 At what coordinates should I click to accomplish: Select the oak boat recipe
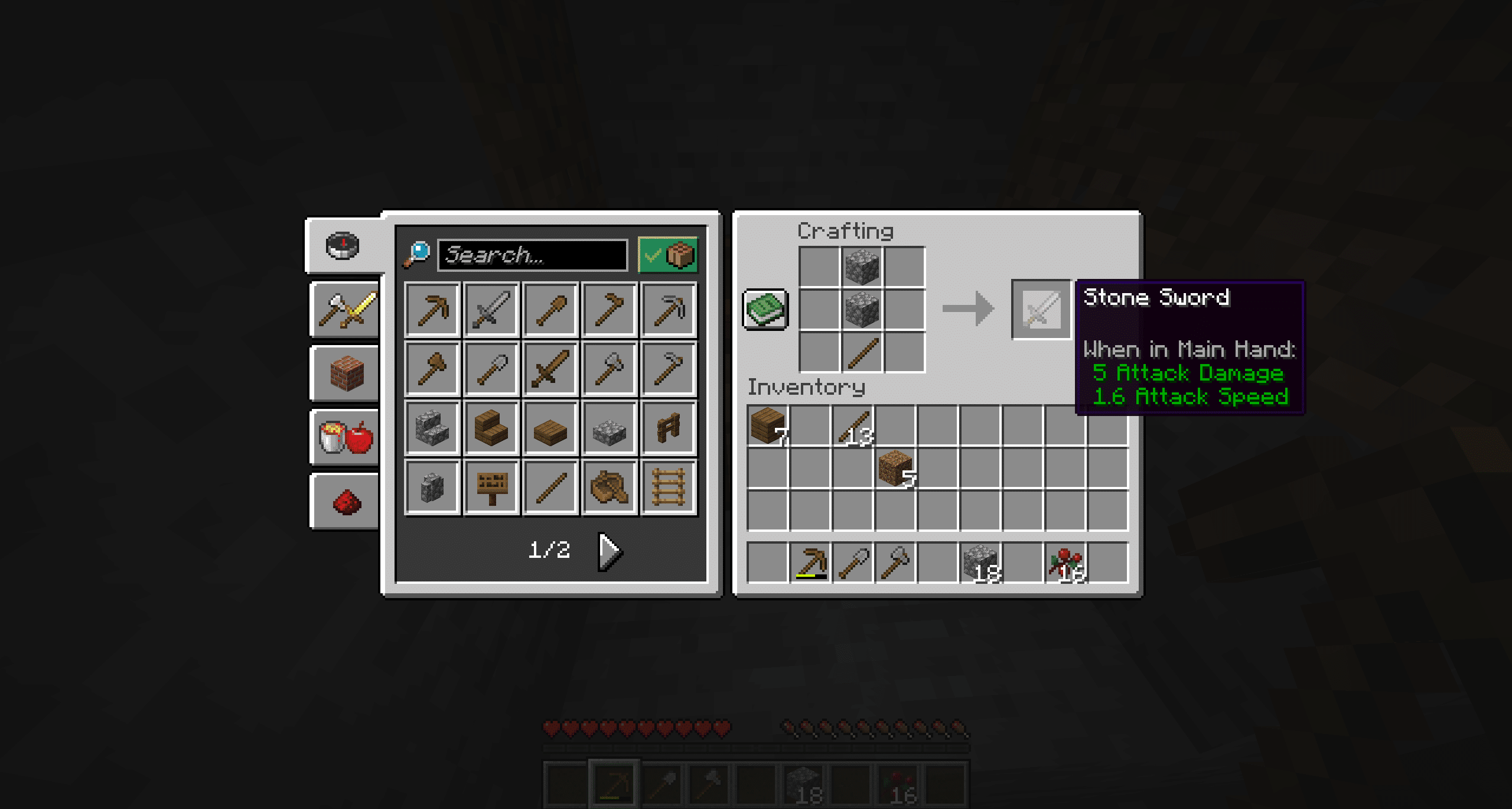click(x=611, y=488)
